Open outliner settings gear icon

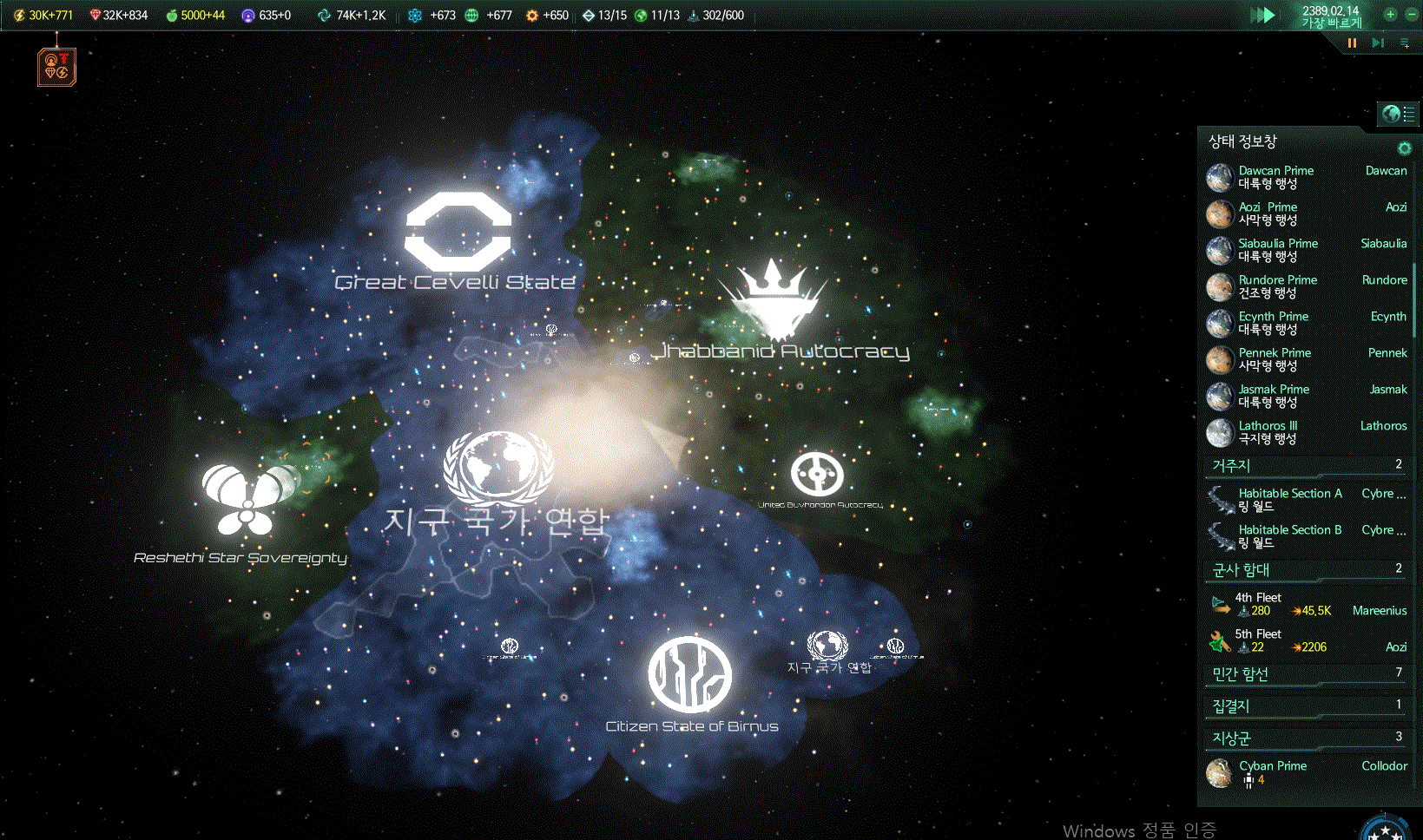click(x=1404, y=148)
